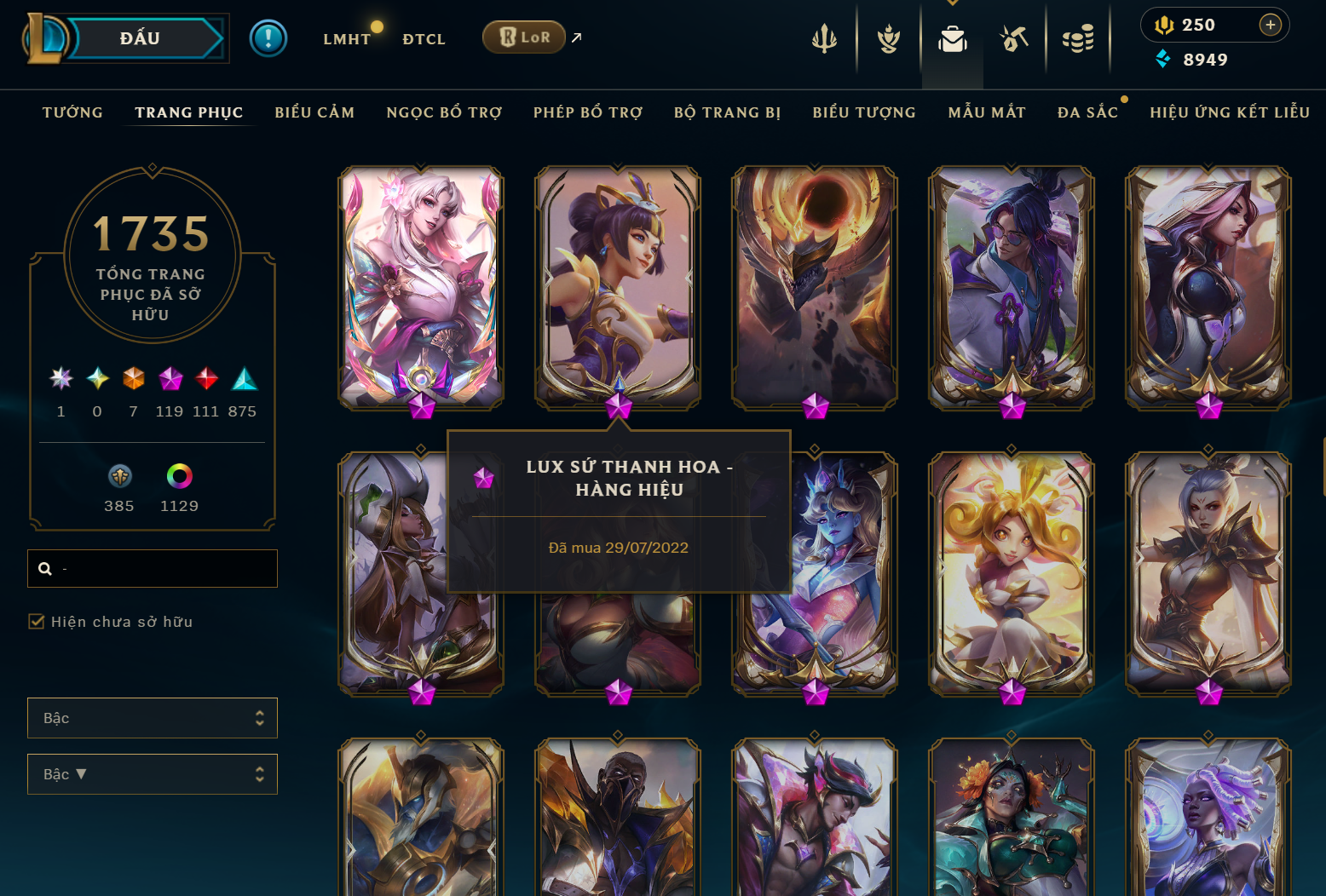This screenshot has height=896, width=1326.
Task: Select the flame crest missions icon
Action: tap(888, 38)
